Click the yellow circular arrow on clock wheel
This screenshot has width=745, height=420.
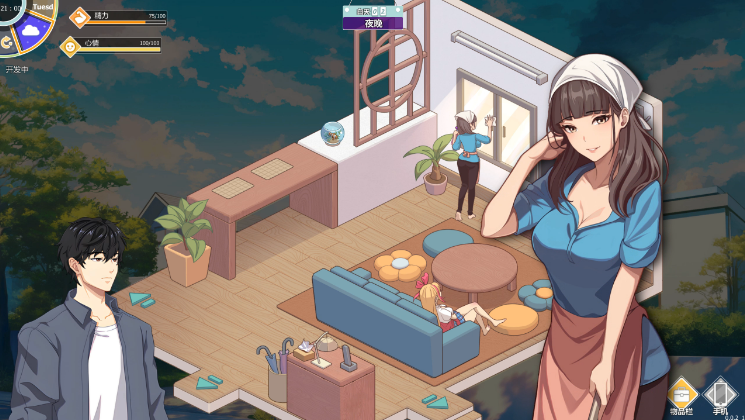coord(5,41)
